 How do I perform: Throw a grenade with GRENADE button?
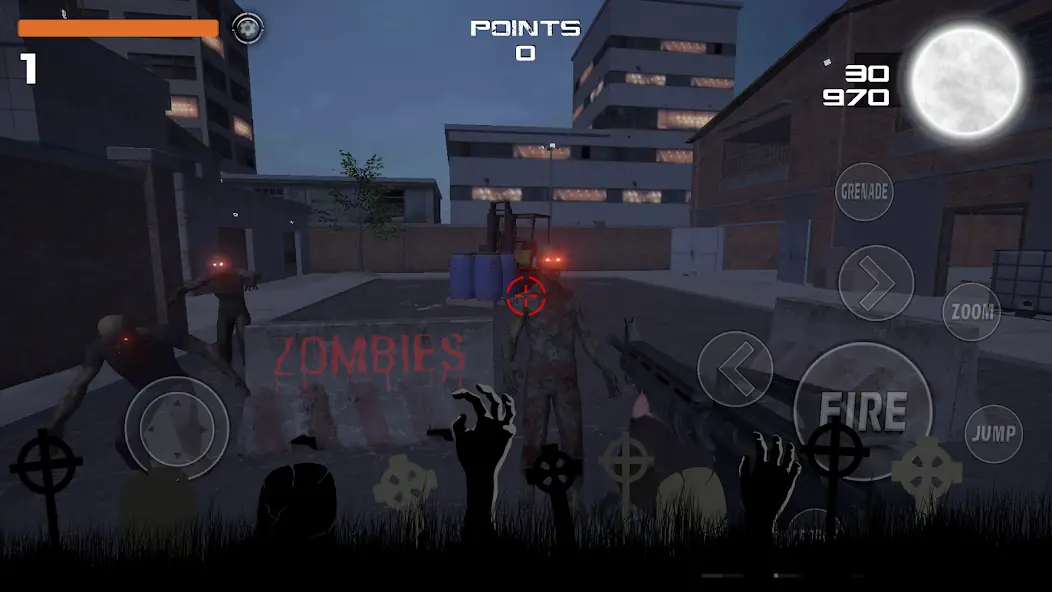(x=864, y=191)
